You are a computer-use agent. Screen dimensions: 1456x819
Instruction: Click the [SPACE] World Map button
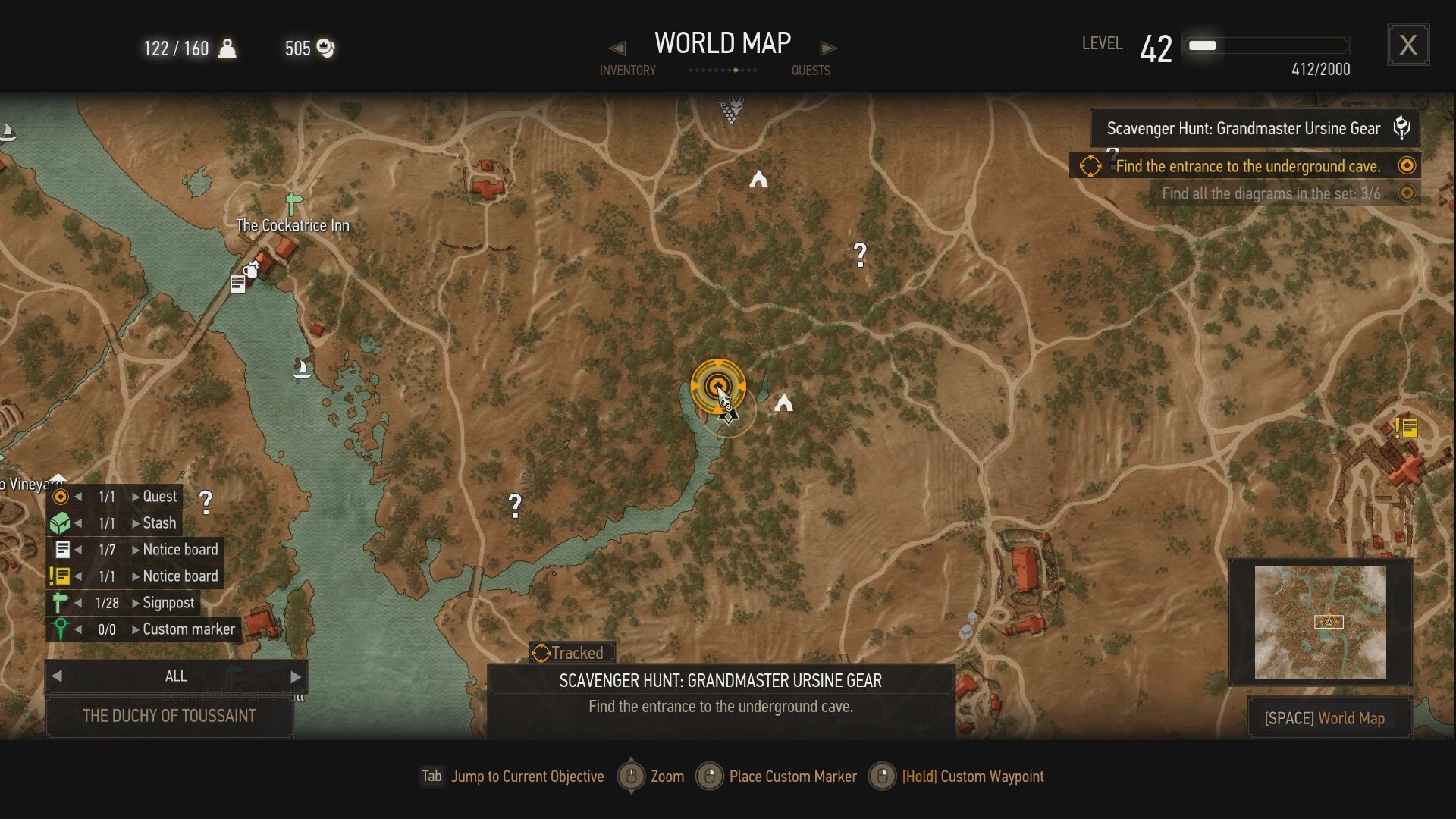tap(1327, 718)
